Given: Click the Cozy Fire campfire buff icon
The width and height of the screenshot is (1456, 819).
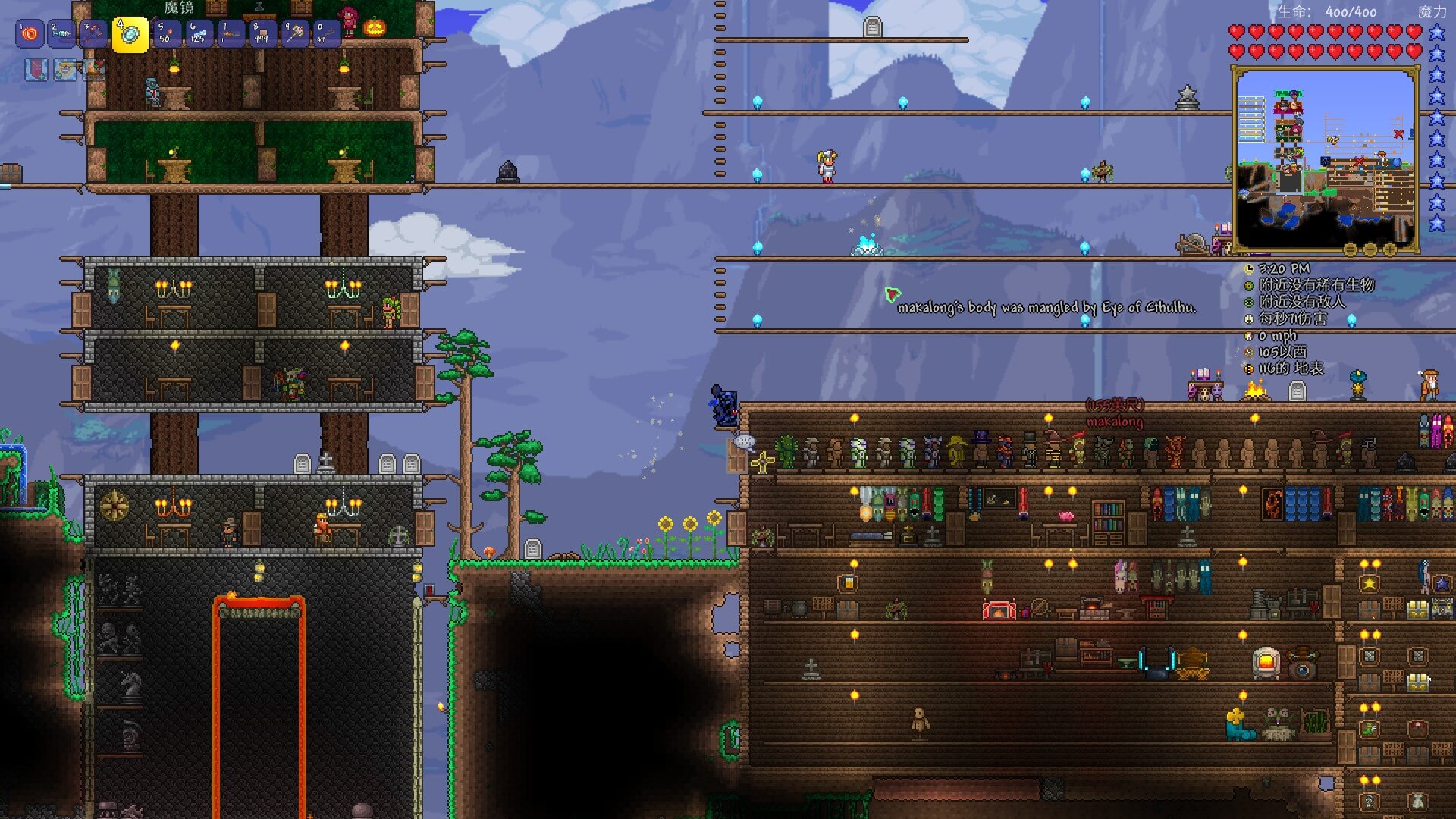Looking at the screenshot, I should [94, 70].
